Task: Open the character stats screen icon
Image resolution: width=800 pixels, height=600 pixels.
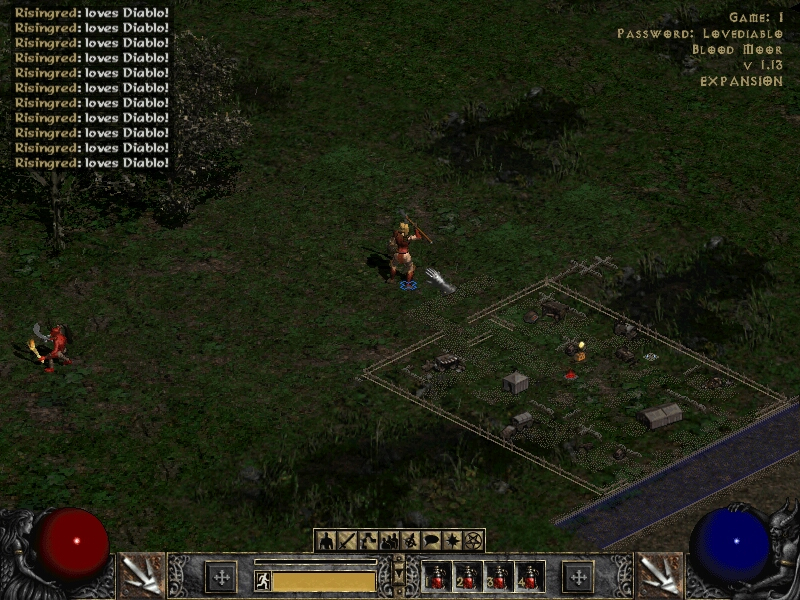Action: pyautogui.click(x=325, y=541)
